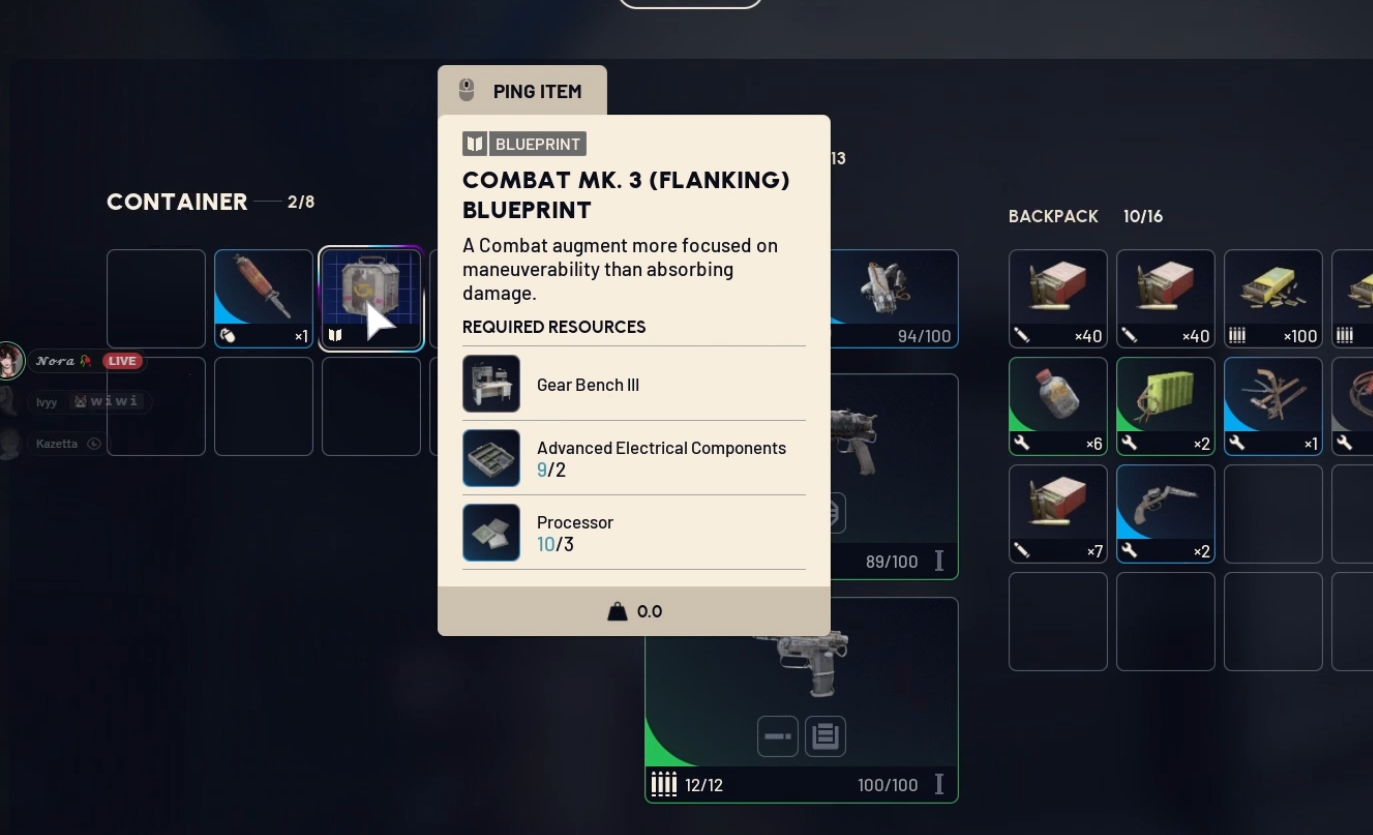The height and width of the screenshot is (835, 1373).
Task: Select the rusted revolver ×2 backpack slot
Action: (x=1165, y=514)
